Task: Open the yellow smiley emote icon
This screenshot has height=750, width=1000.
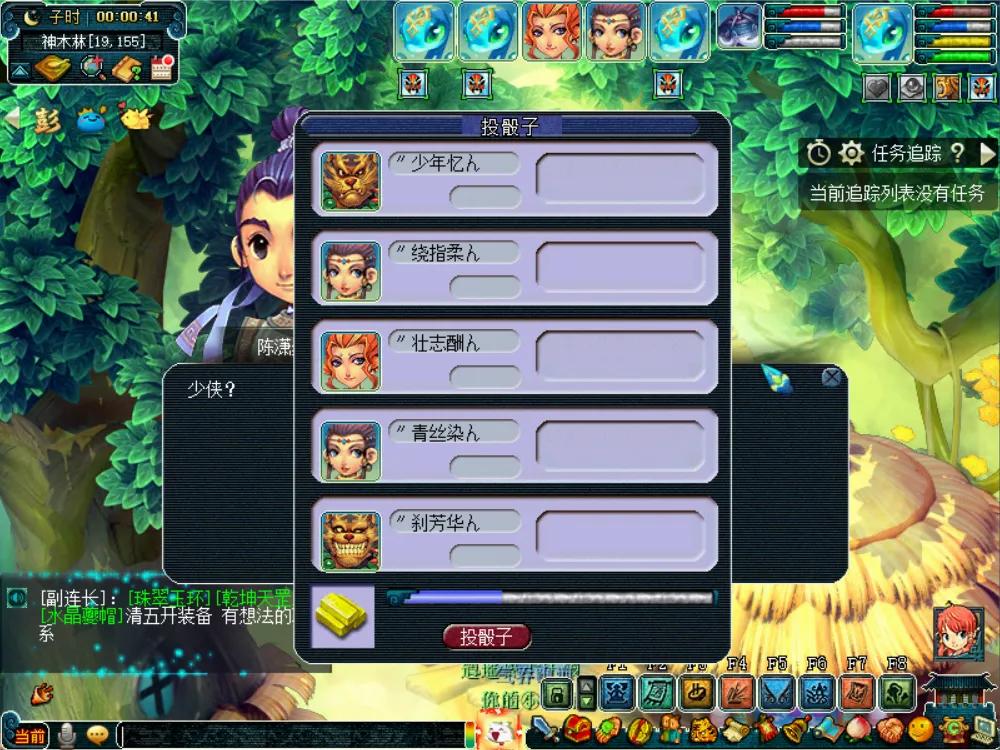Action: coord(920,730)
